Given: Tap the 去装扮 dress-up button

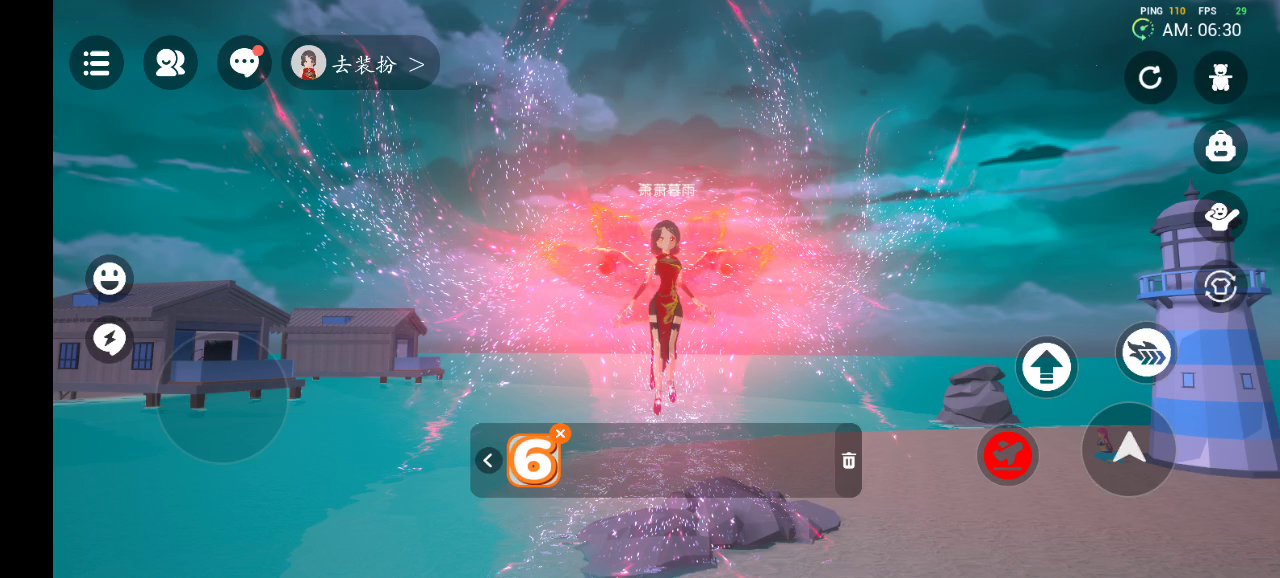Looking at the screenshot, I should pos(361,63).
